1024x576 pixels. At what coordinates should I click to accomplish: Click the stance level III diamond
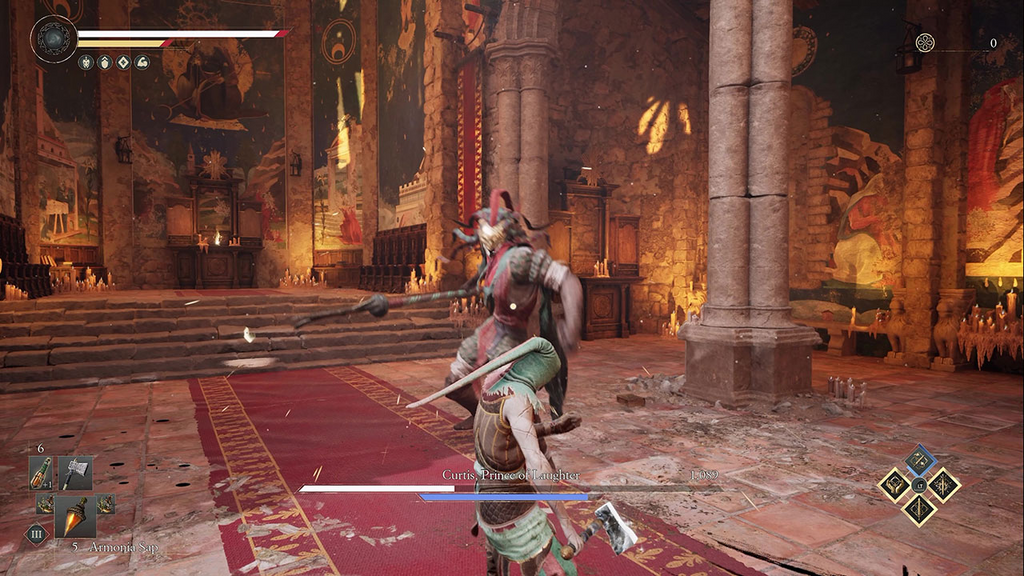[x=36, y=534]
